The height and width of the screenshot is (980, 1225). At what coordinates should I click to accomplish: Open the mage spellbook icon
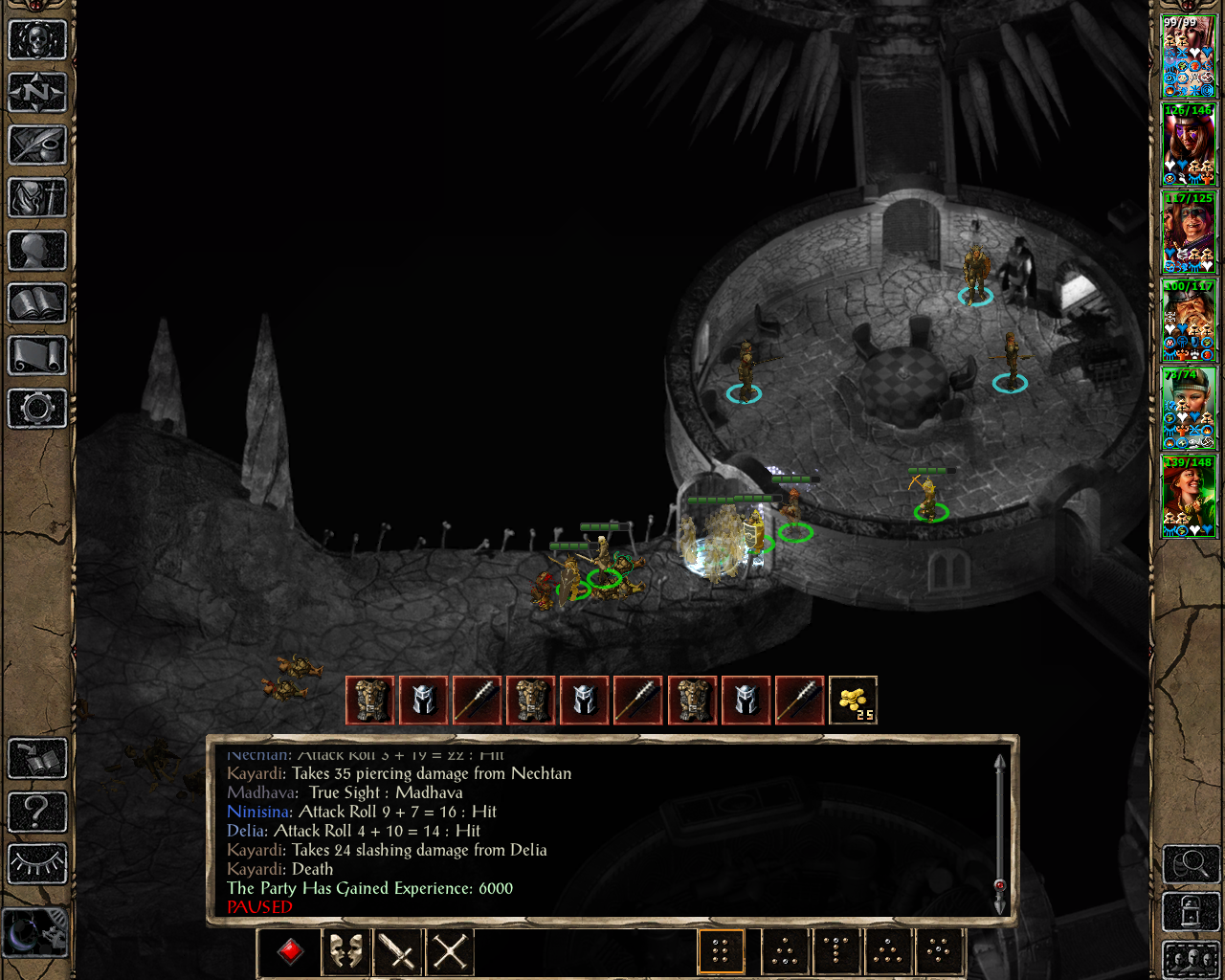[37, 303]
